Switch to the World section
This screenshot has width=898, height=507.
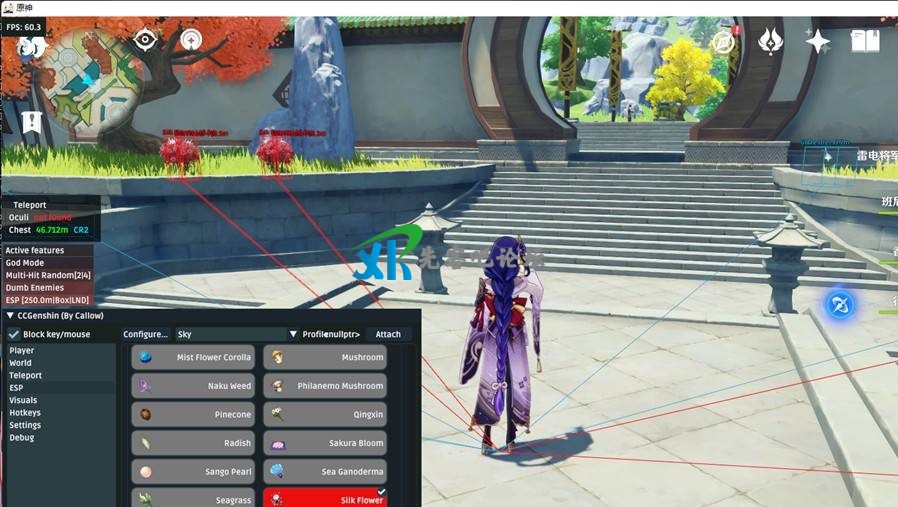21,363
